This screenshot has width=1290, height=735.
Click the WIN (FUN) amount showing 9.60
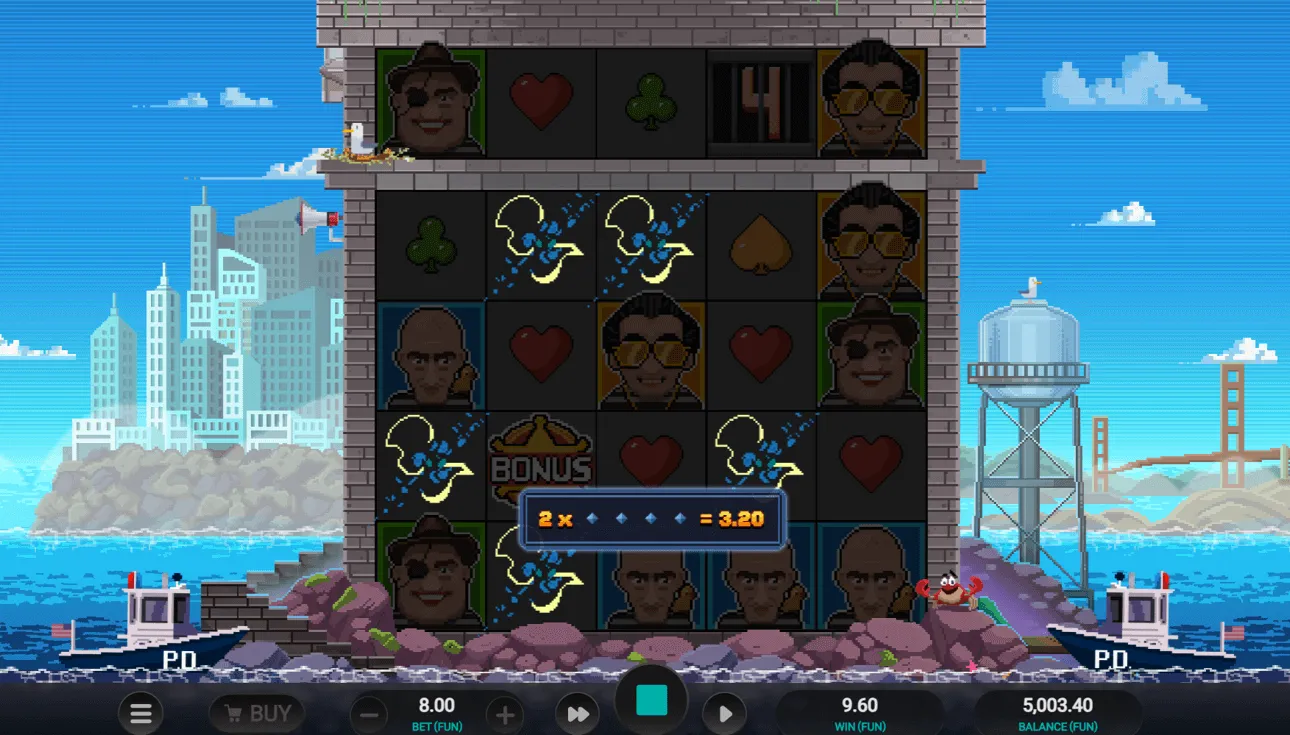[x=861, y=712]
